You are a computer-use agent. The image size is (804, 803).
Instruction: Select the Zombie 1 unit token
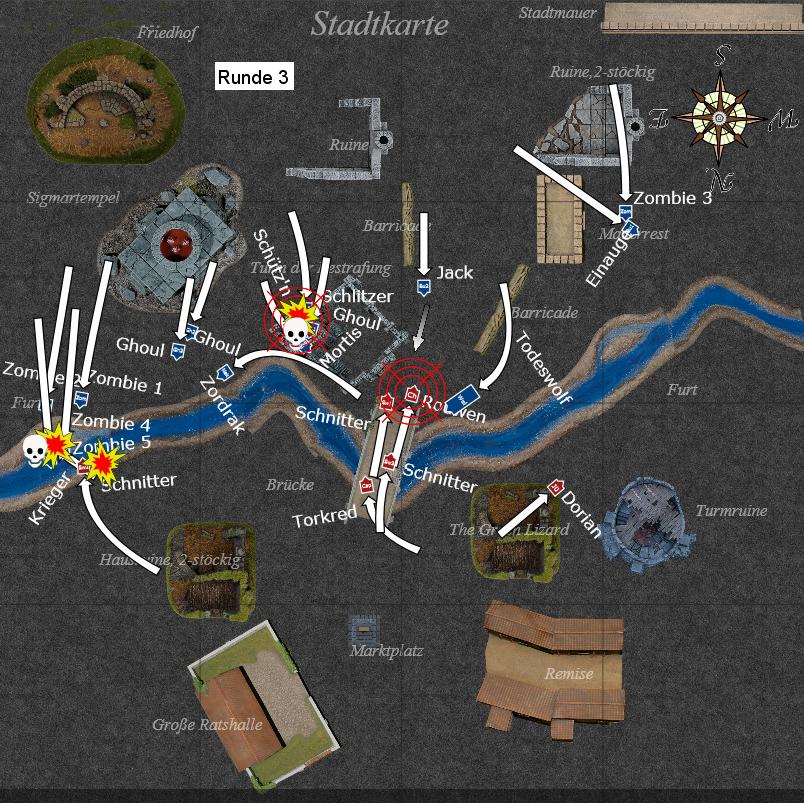[80, 399]
